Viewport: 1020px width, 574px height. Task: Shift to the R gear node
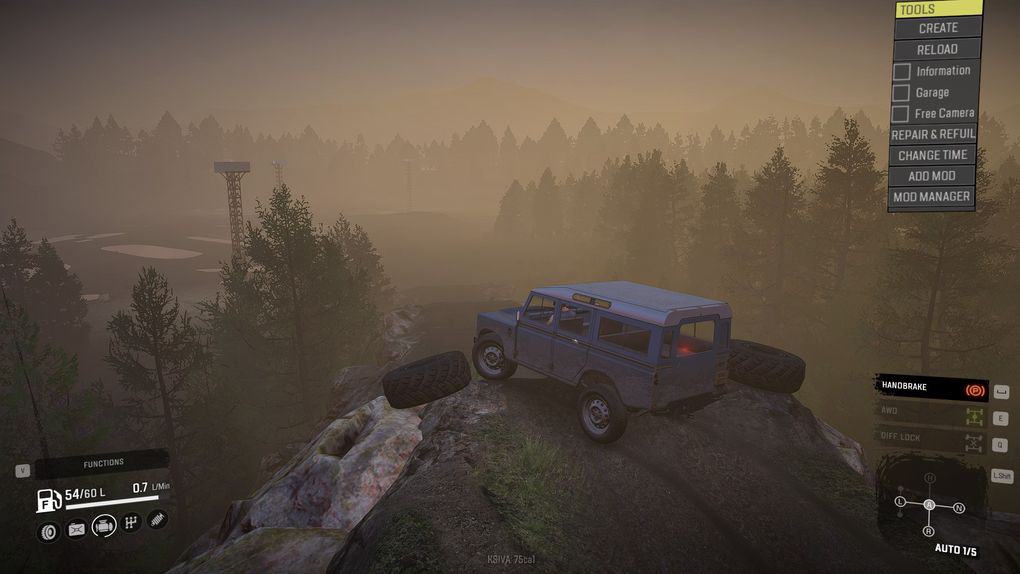click(929, 532)
